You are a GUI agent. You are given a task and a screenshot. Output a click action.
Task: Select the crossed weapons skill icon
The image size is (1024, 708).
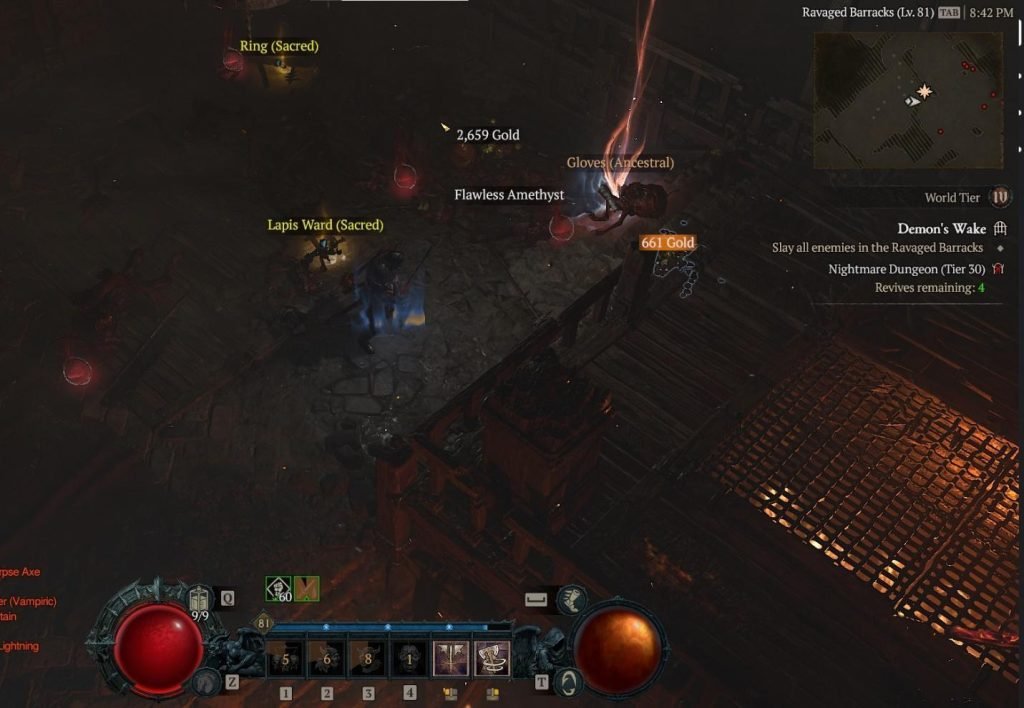coord(451,660)
